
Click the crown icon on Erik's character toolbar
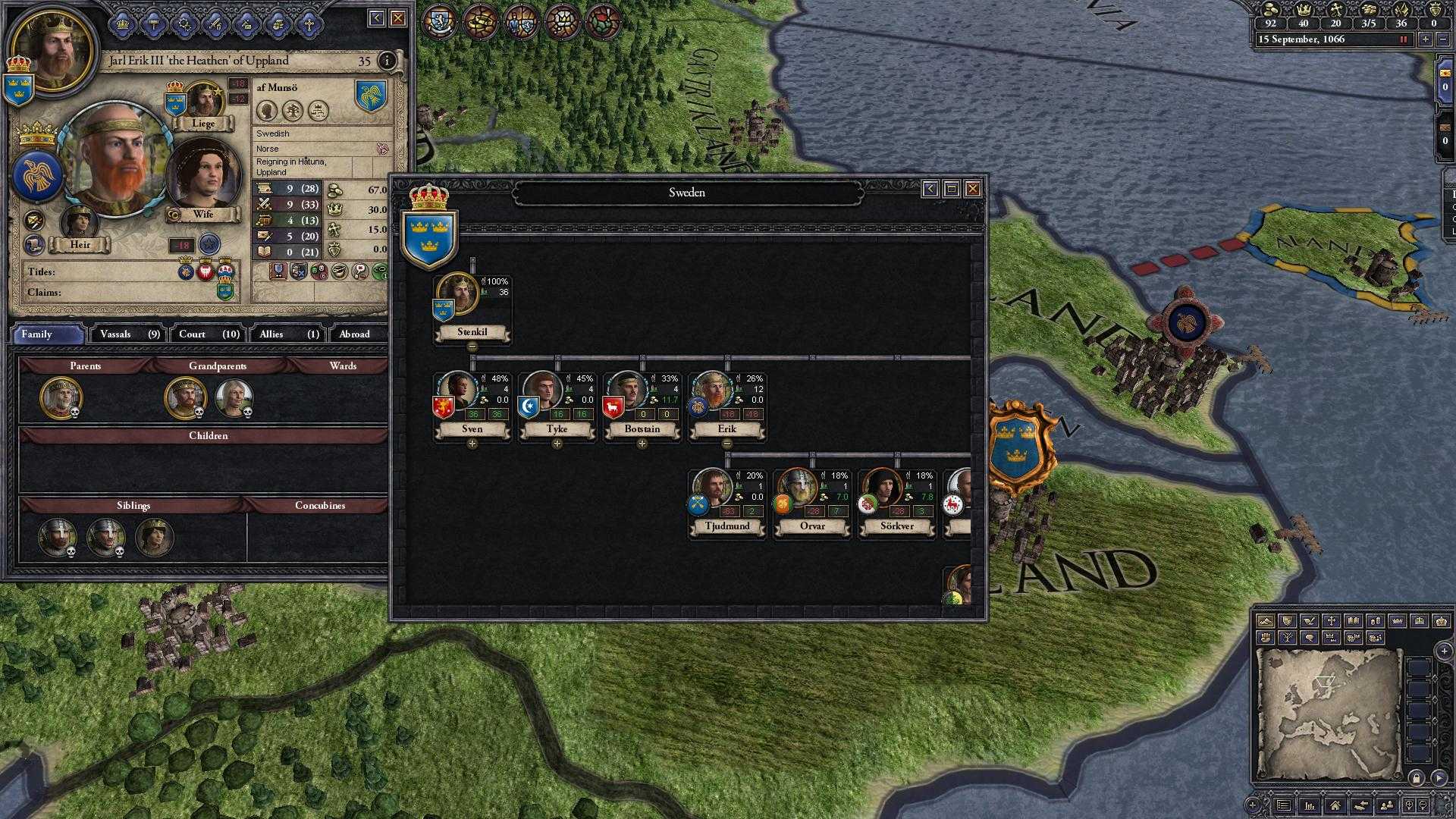pos(121,23)
